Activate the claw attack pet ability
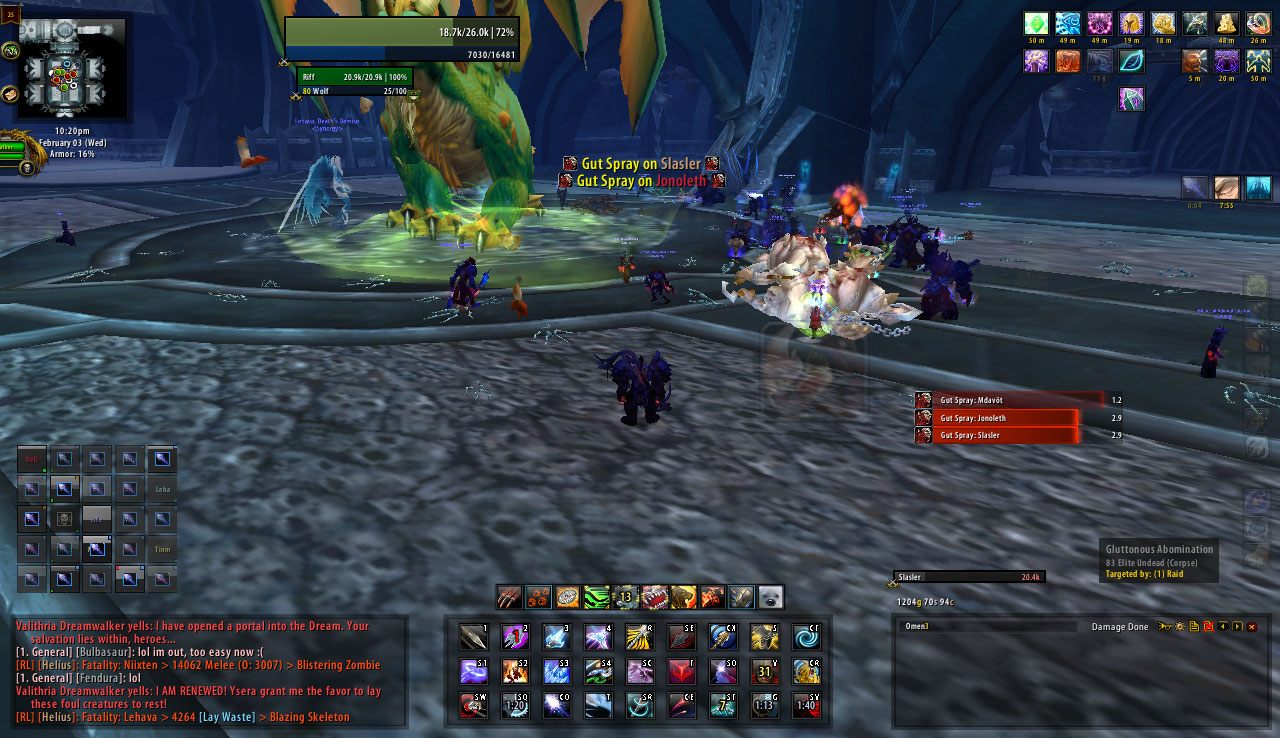 coord(509,598)
